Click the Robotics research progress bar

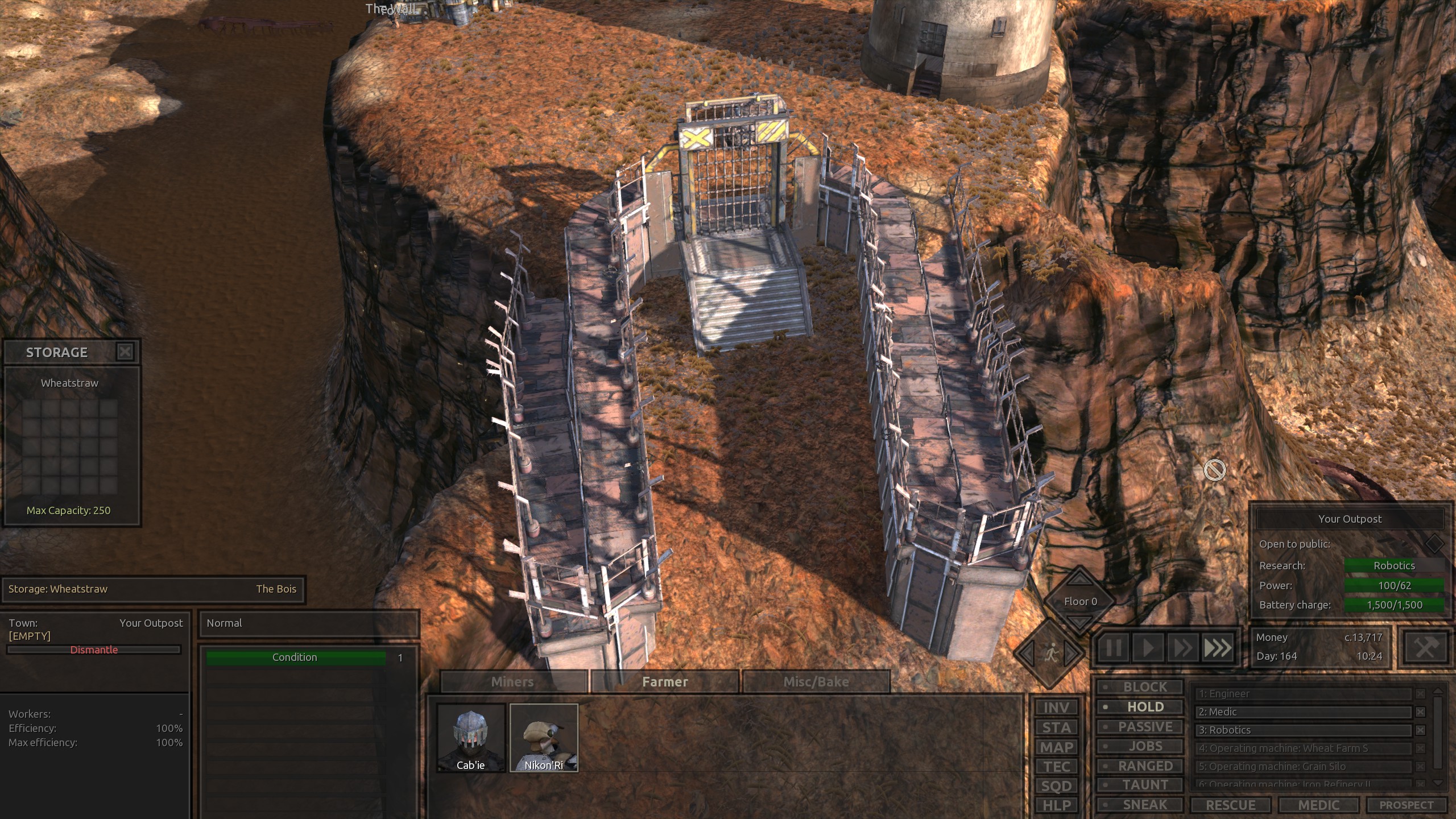[1395, 565]
